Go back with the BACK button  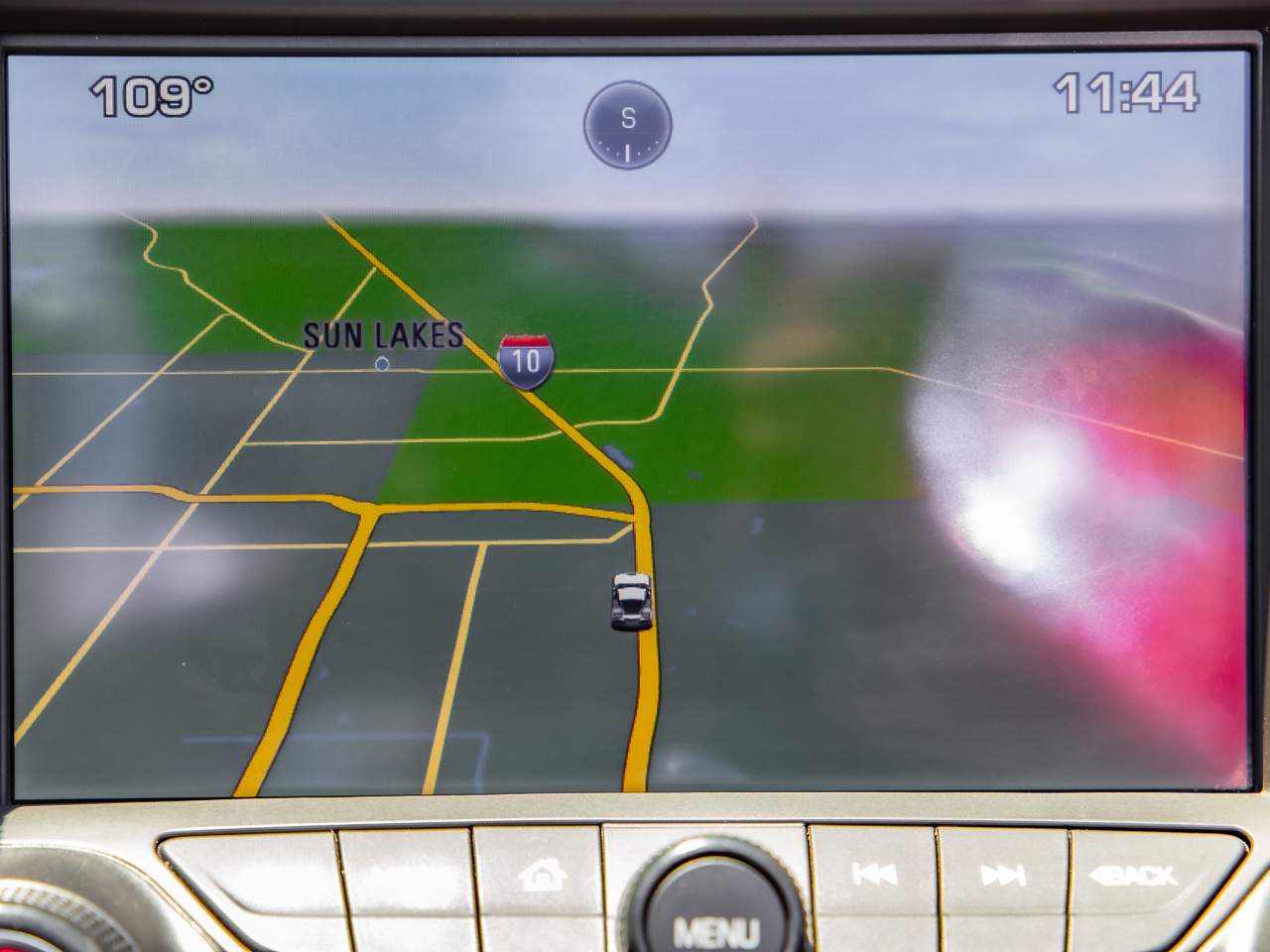pos(1134,876)
